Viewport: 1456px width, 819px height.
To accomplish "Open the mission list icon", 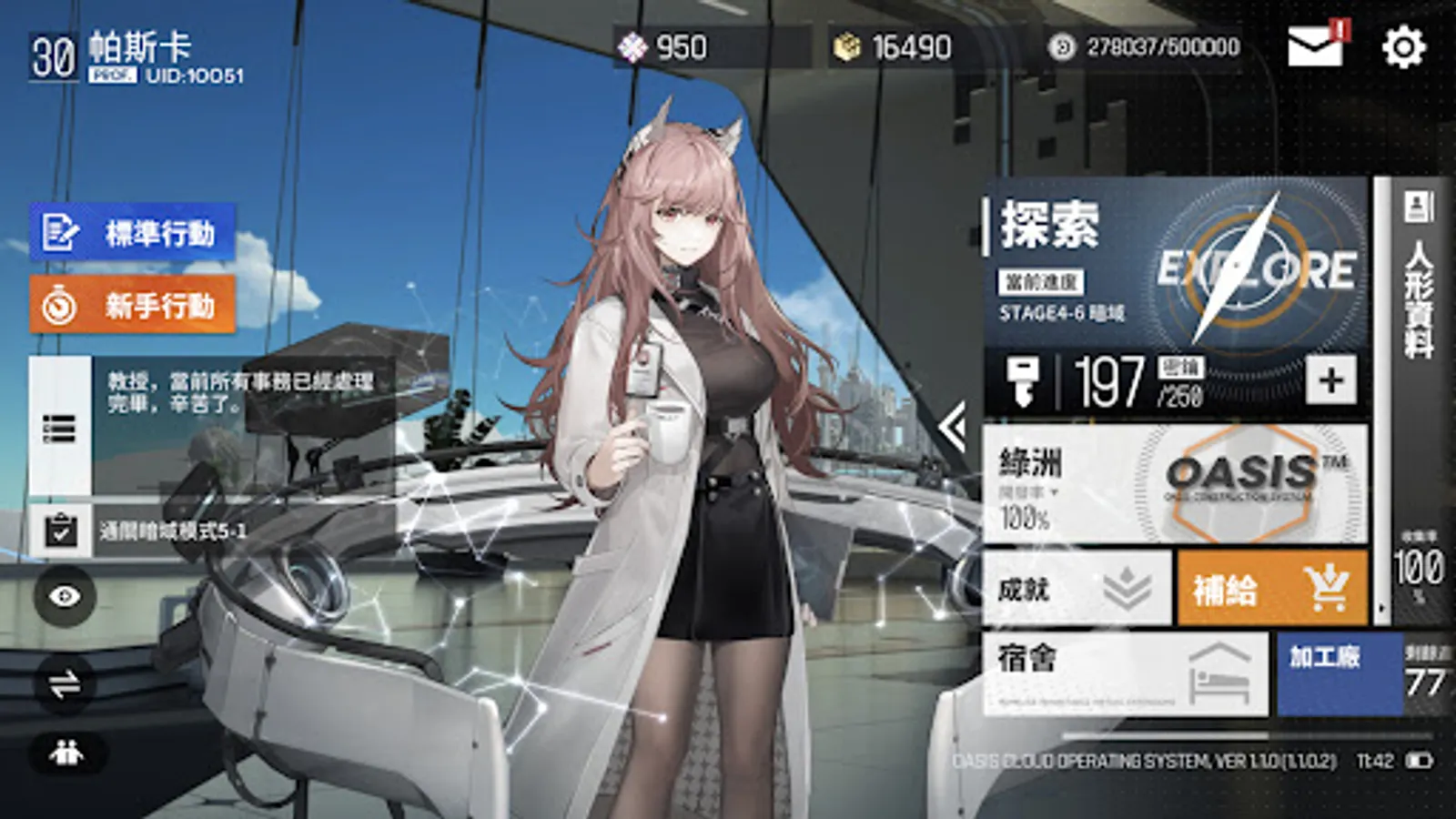I will [x=59, y=428].
